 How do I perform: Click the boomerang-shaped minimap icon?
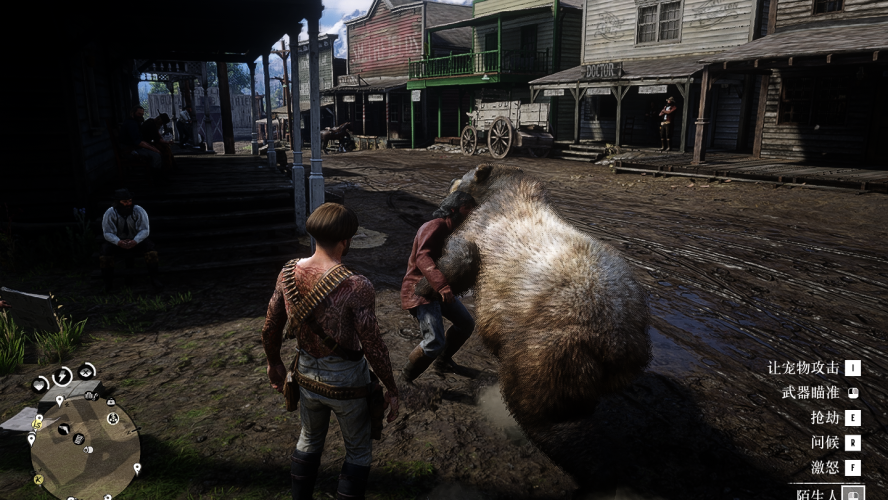(65, 430)
